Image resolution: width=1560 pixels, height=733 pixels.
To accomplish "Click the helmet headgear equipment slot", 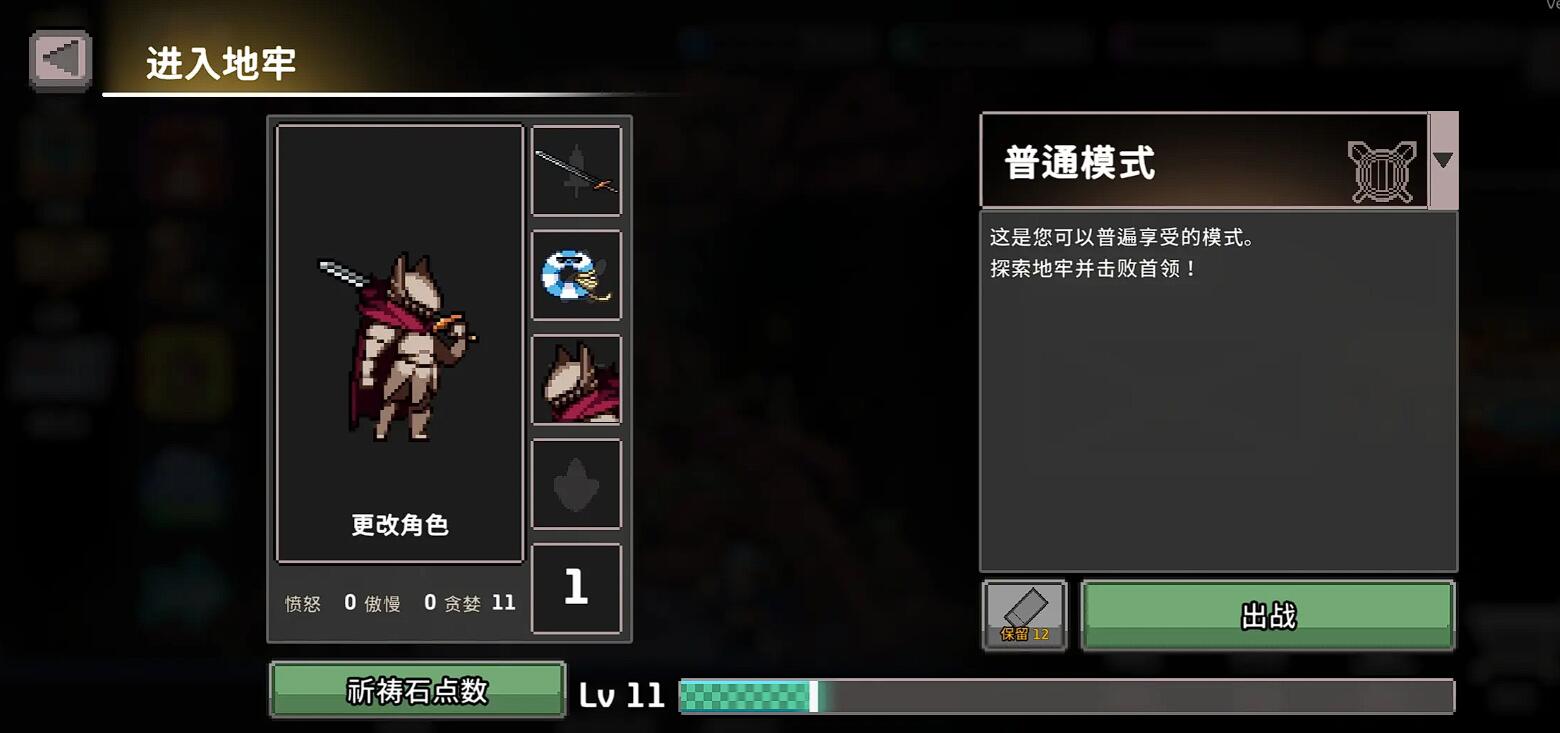I will (x=577, y=379).
